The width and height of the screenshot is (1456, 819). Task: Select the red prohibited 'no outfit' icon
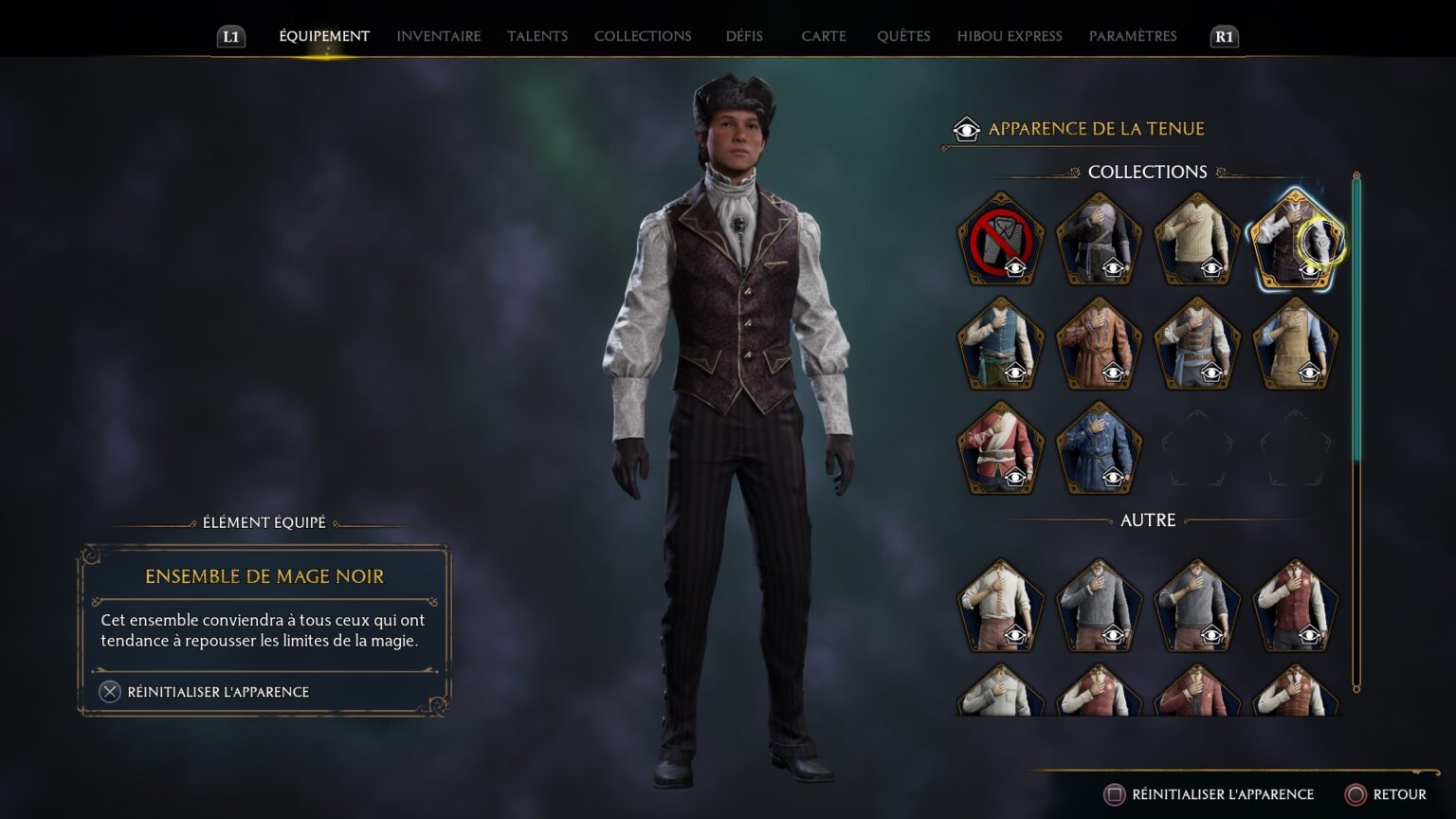[x=1000, y=237]
